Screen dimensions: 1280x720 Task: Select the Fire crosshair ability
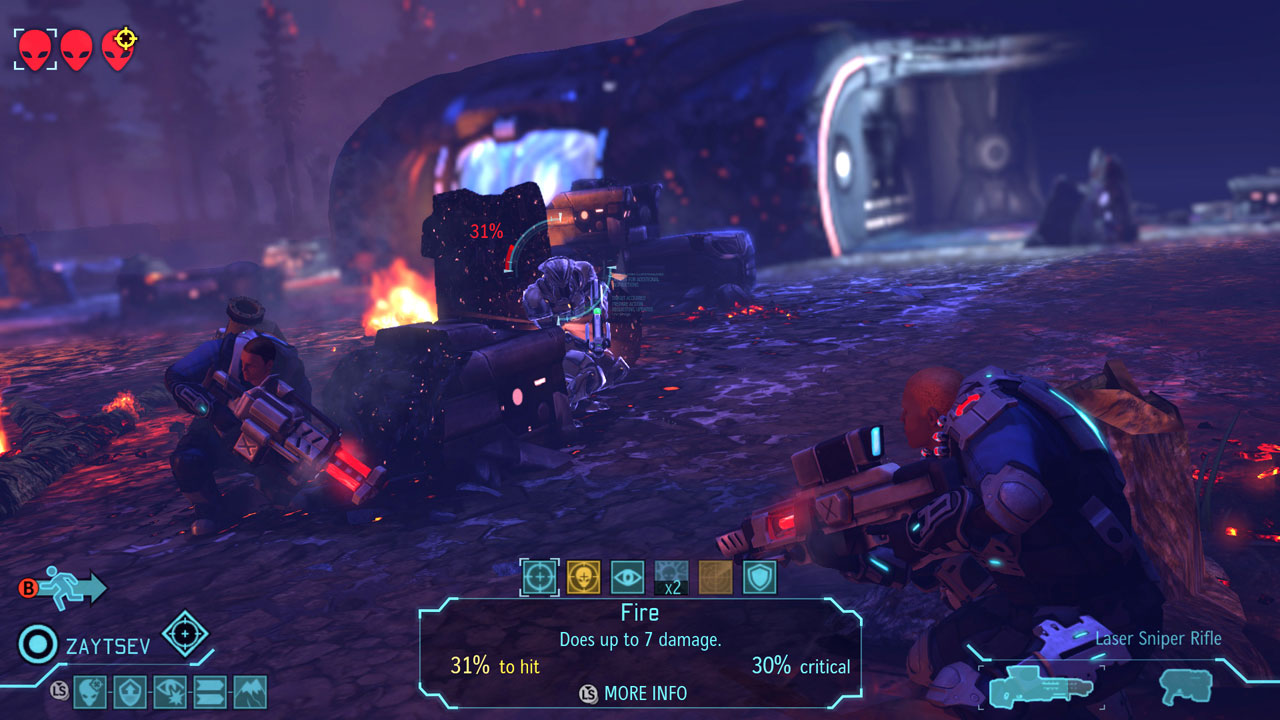pyautogui.click(x=540, y=577)
